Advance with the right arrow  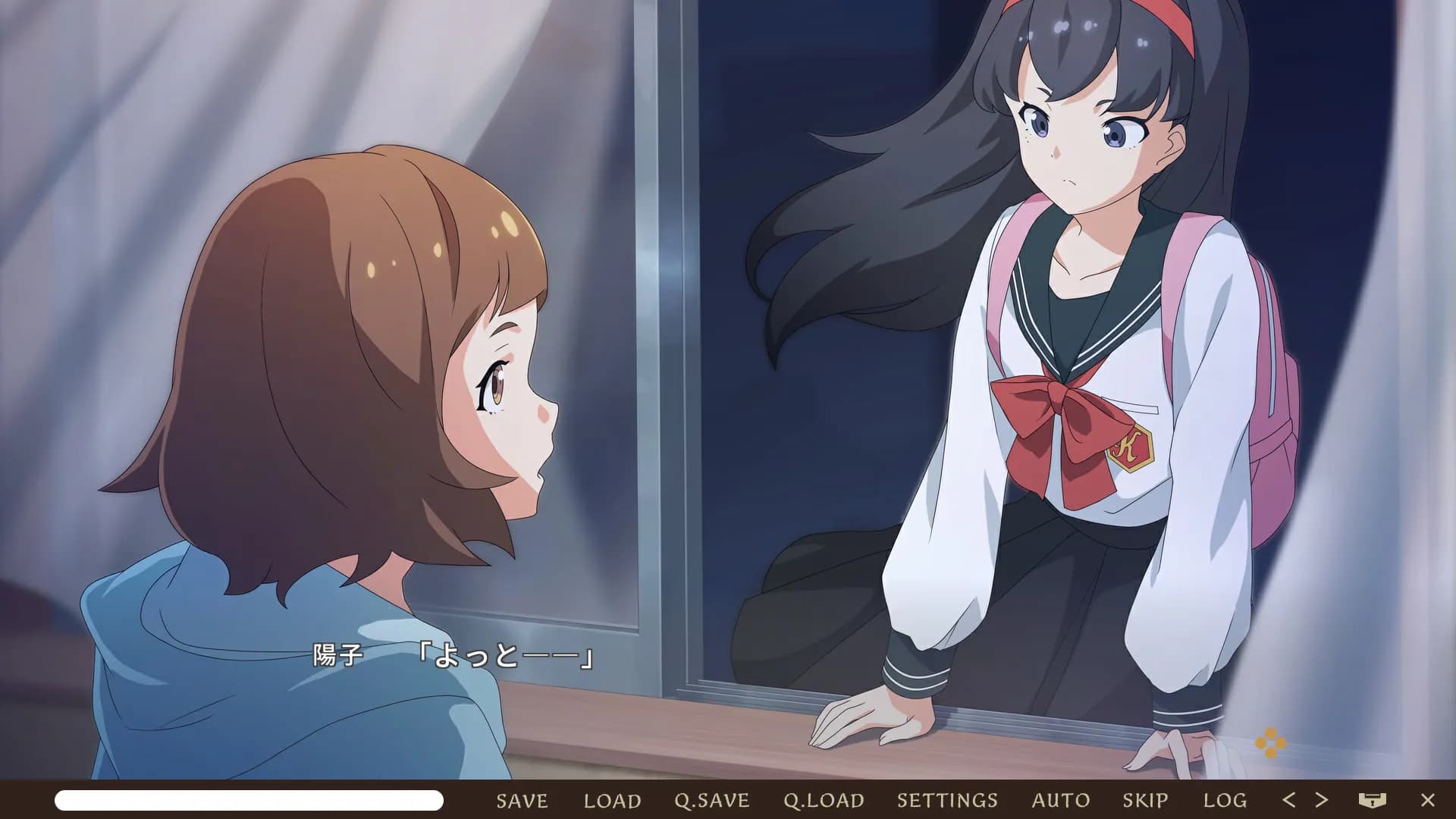coord(1322,799)
